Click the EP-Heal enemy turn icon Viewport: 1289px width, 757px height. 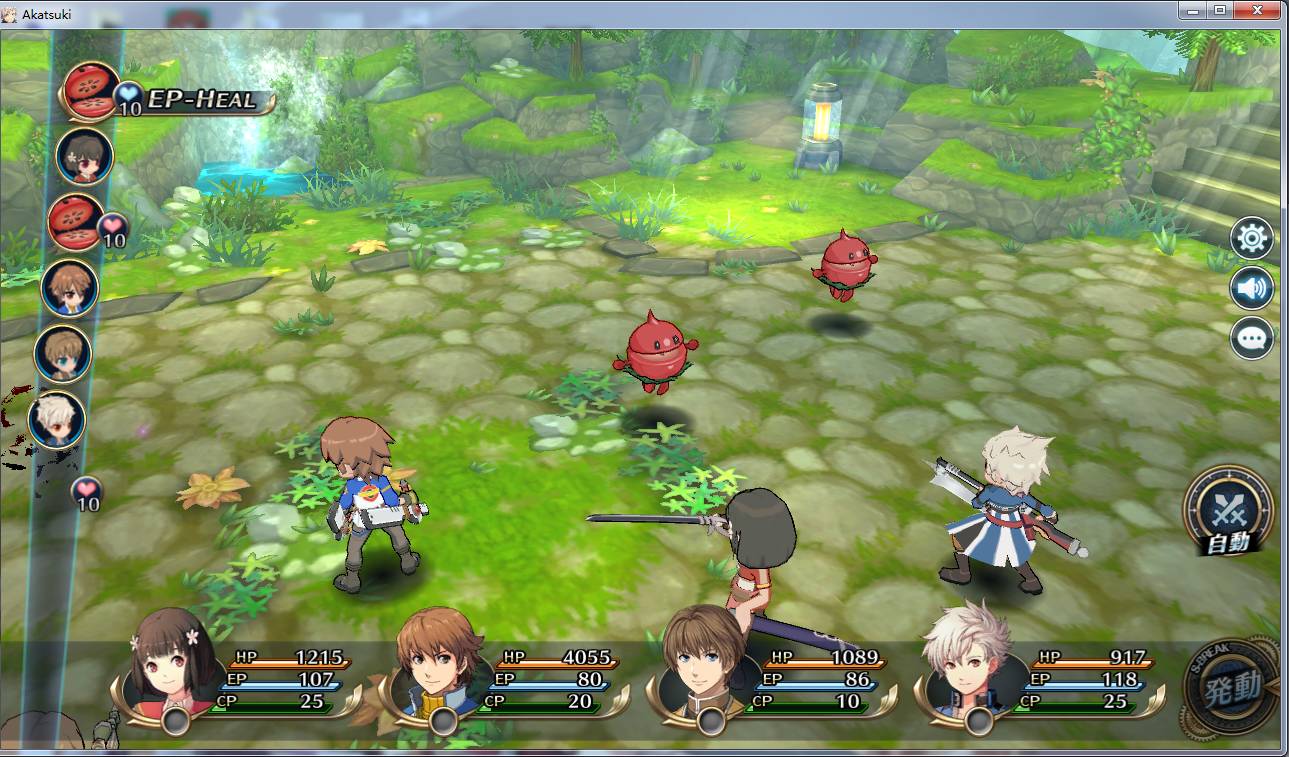coord(90,92)
